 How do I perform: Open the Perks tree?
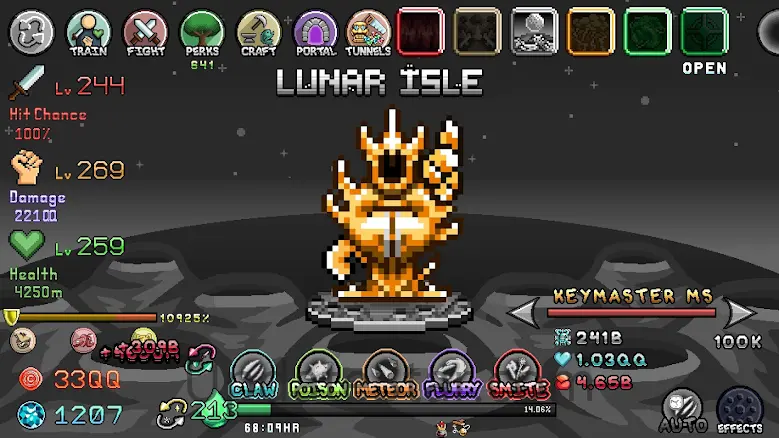(x=201, y=33)
